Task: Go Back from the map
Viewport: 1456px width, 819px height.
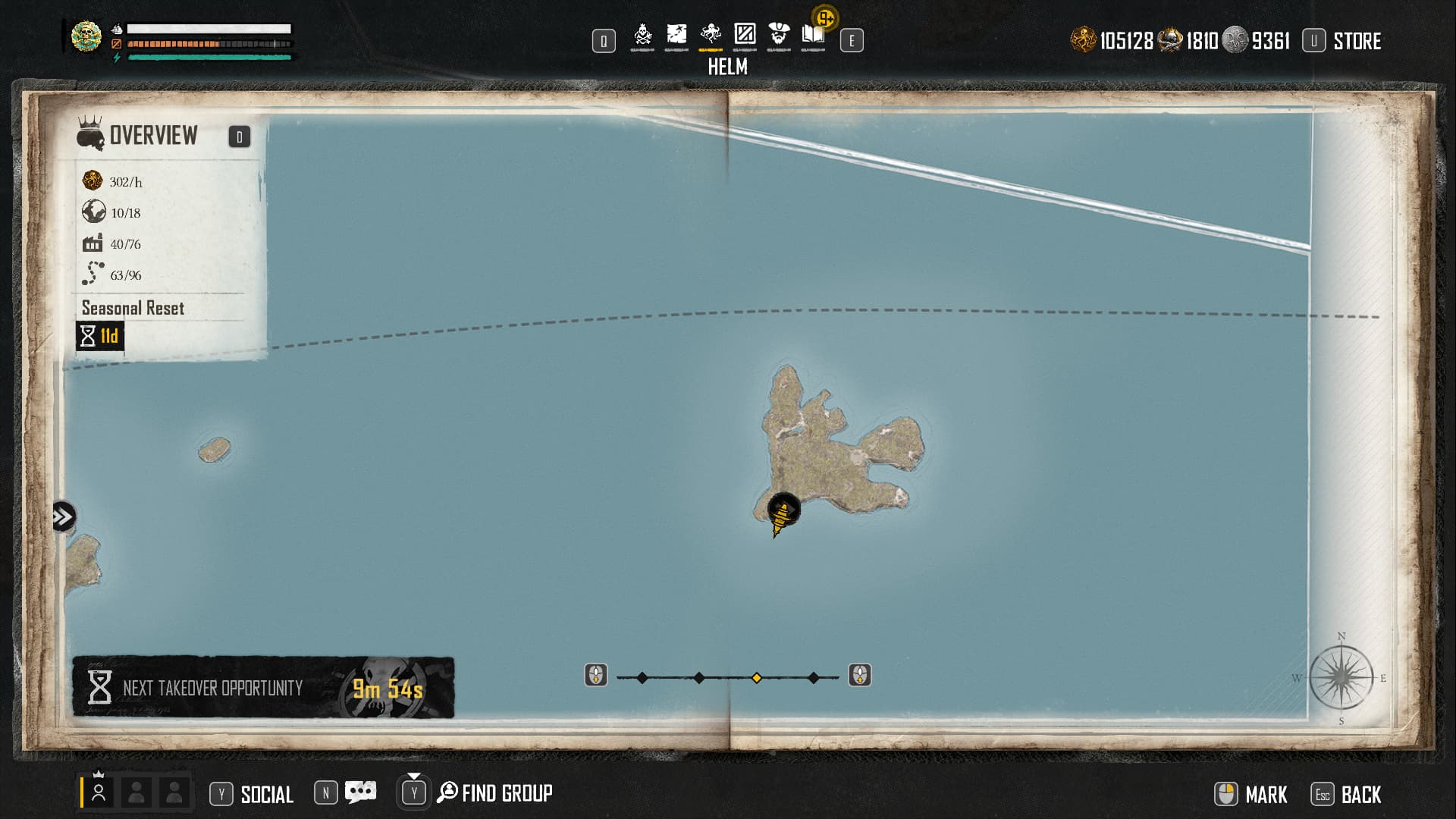Action: coord(1360,794)
